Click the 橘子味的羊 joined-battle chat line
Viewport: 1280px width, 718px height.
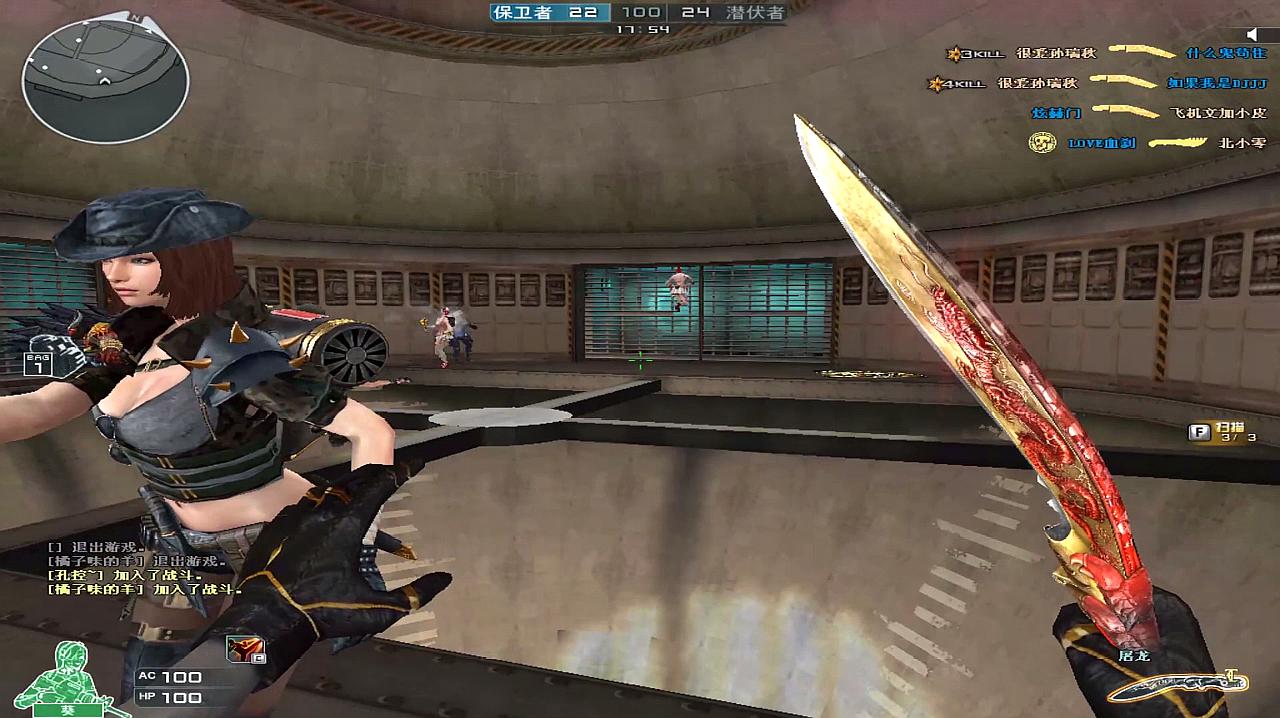(145, 590)
